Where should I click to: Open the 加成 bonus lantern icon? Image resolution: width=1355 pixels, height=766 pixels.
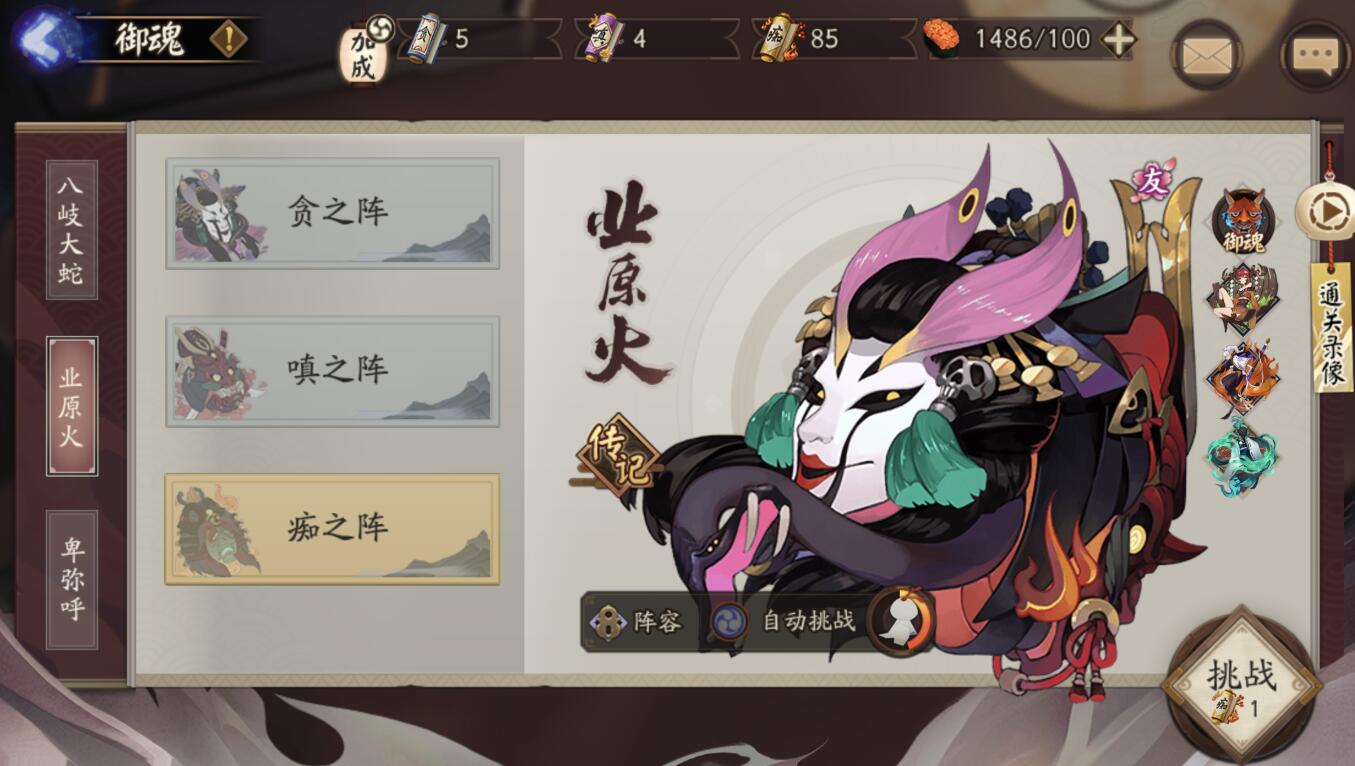coord(362,50)
